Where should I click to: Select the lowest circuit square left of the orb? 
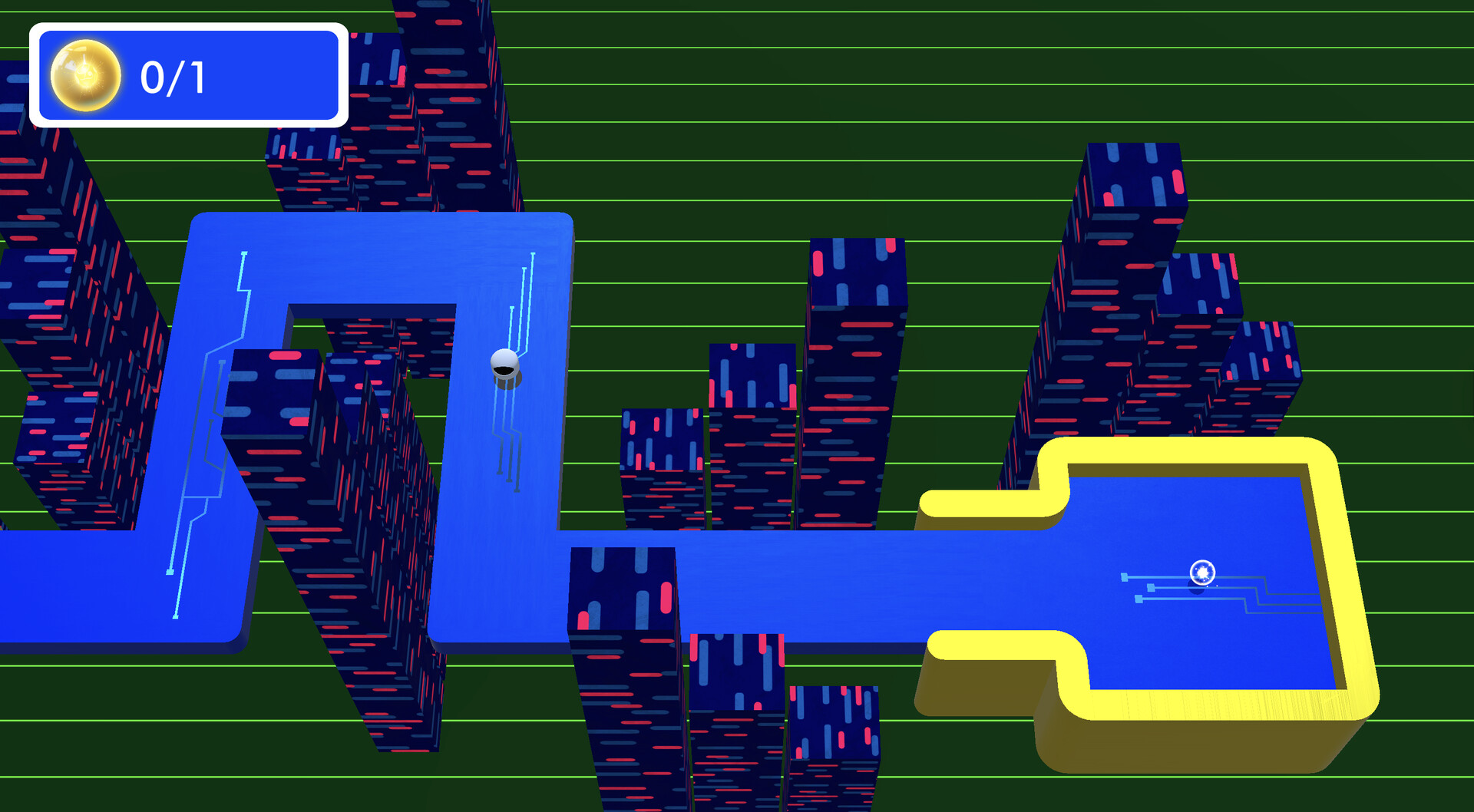click(1139, 599)
